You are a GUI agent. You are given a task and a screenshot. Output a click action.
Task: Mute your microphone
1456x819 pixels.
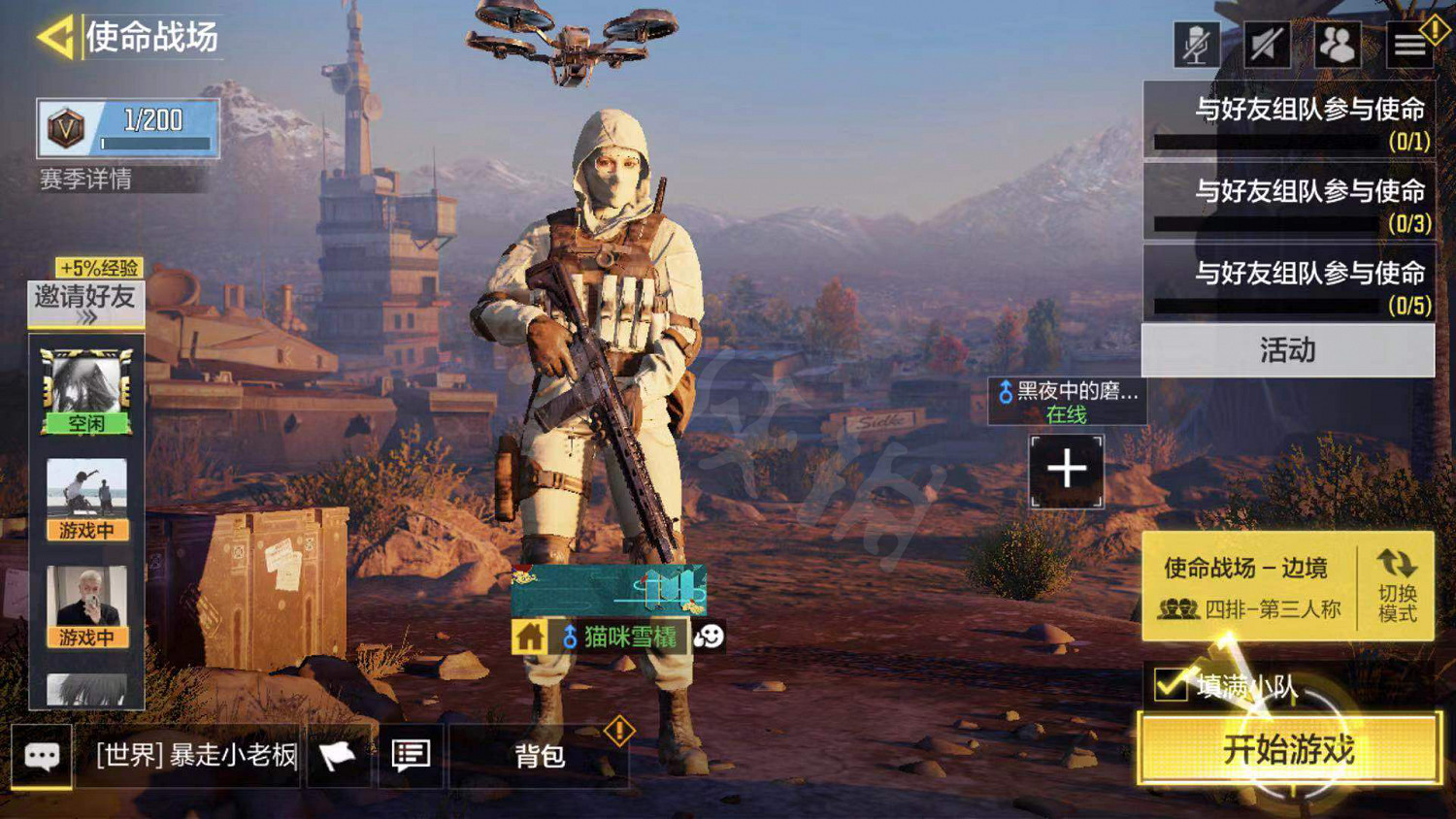[x=1196, y=44]
